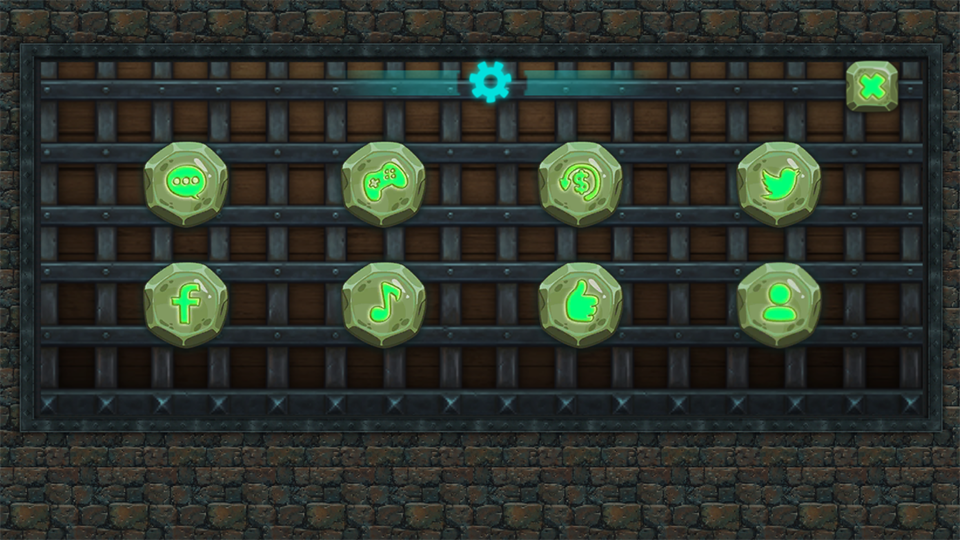Select the gamepad controller button

[x=384, y=183]
